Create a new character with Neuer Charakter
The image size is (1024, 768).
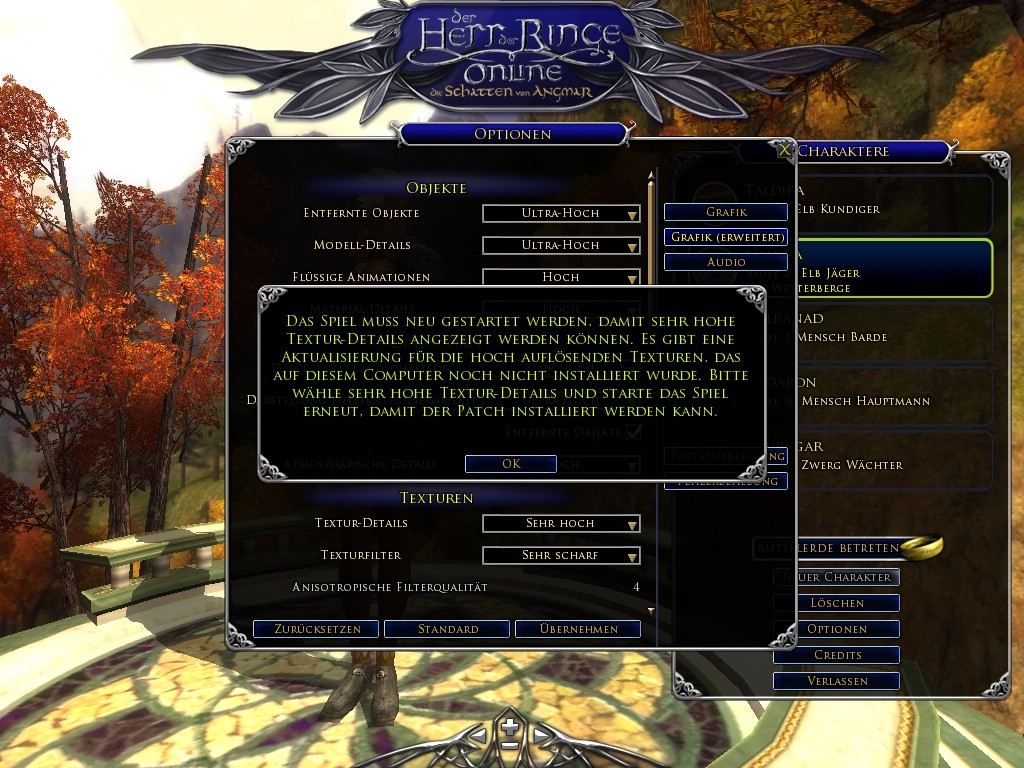tap(836, 577)
